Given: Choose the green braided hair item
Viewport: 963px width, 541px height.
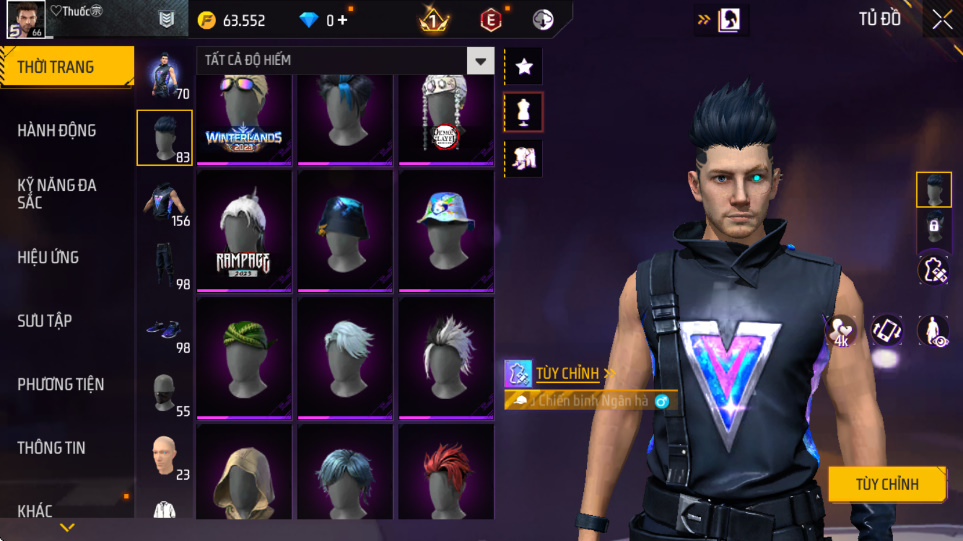Looking at the screenshot, I should click(244, 356).
